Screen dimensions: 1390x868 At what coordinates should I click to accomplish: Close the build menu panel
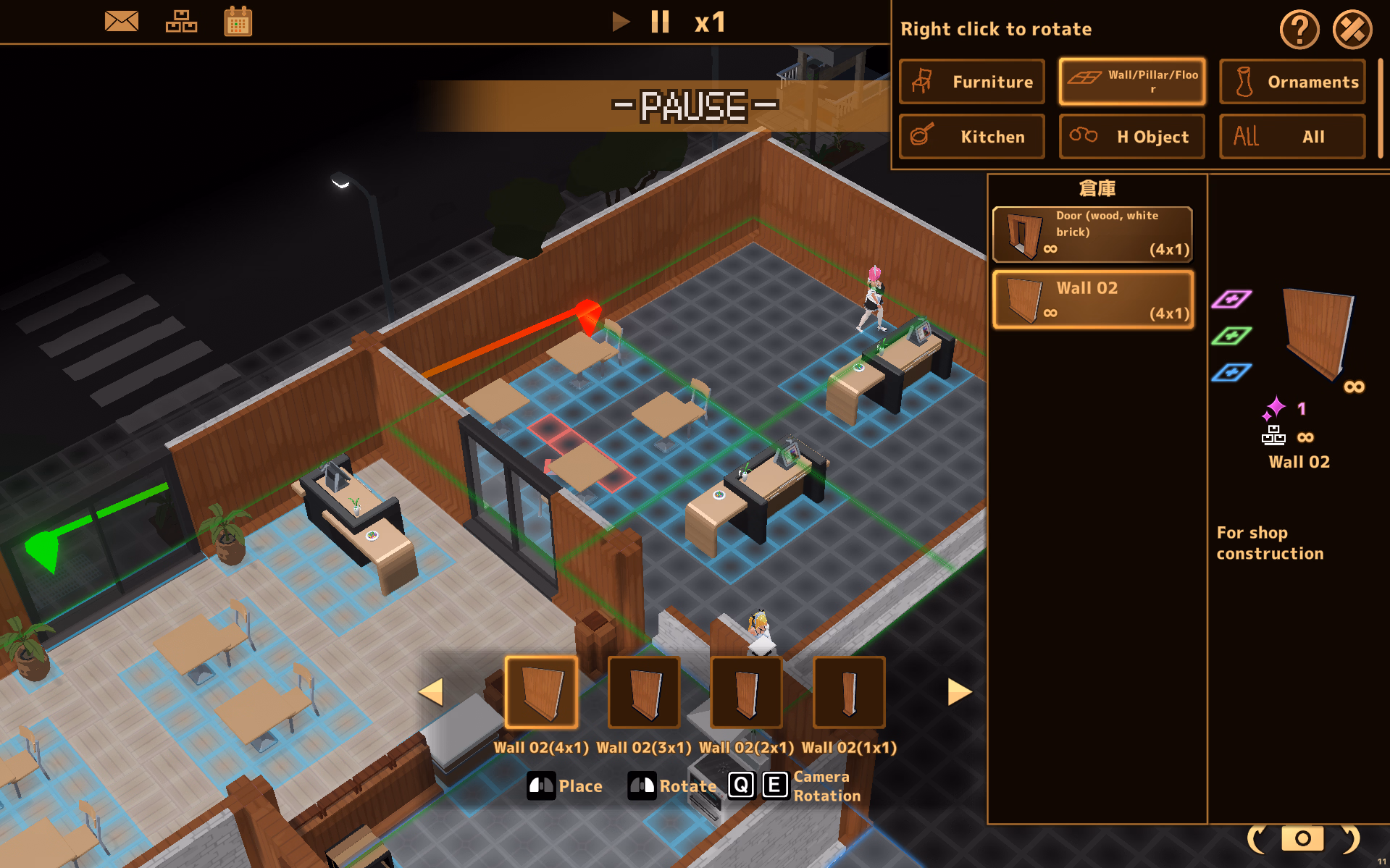pos(1352,30)
